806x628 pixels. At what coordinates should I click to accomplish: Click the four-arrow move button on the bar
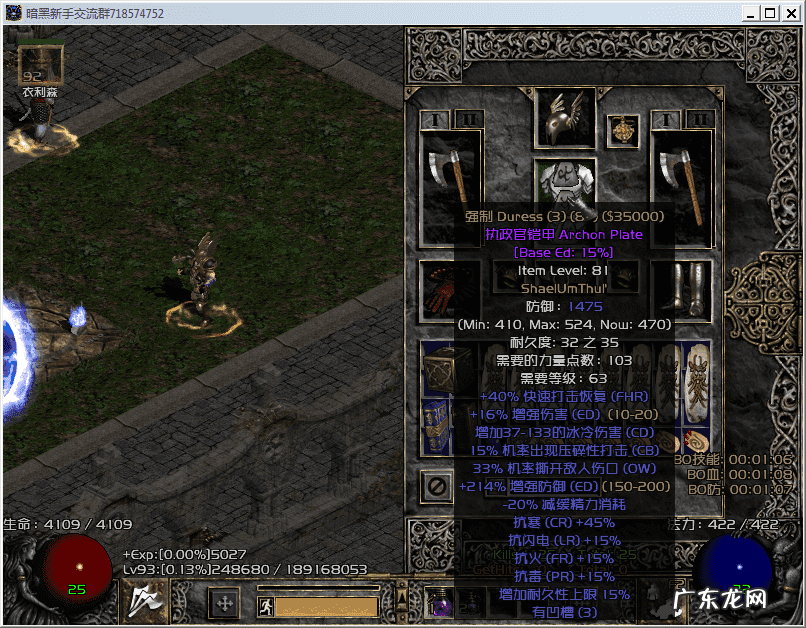coord(224,603)
